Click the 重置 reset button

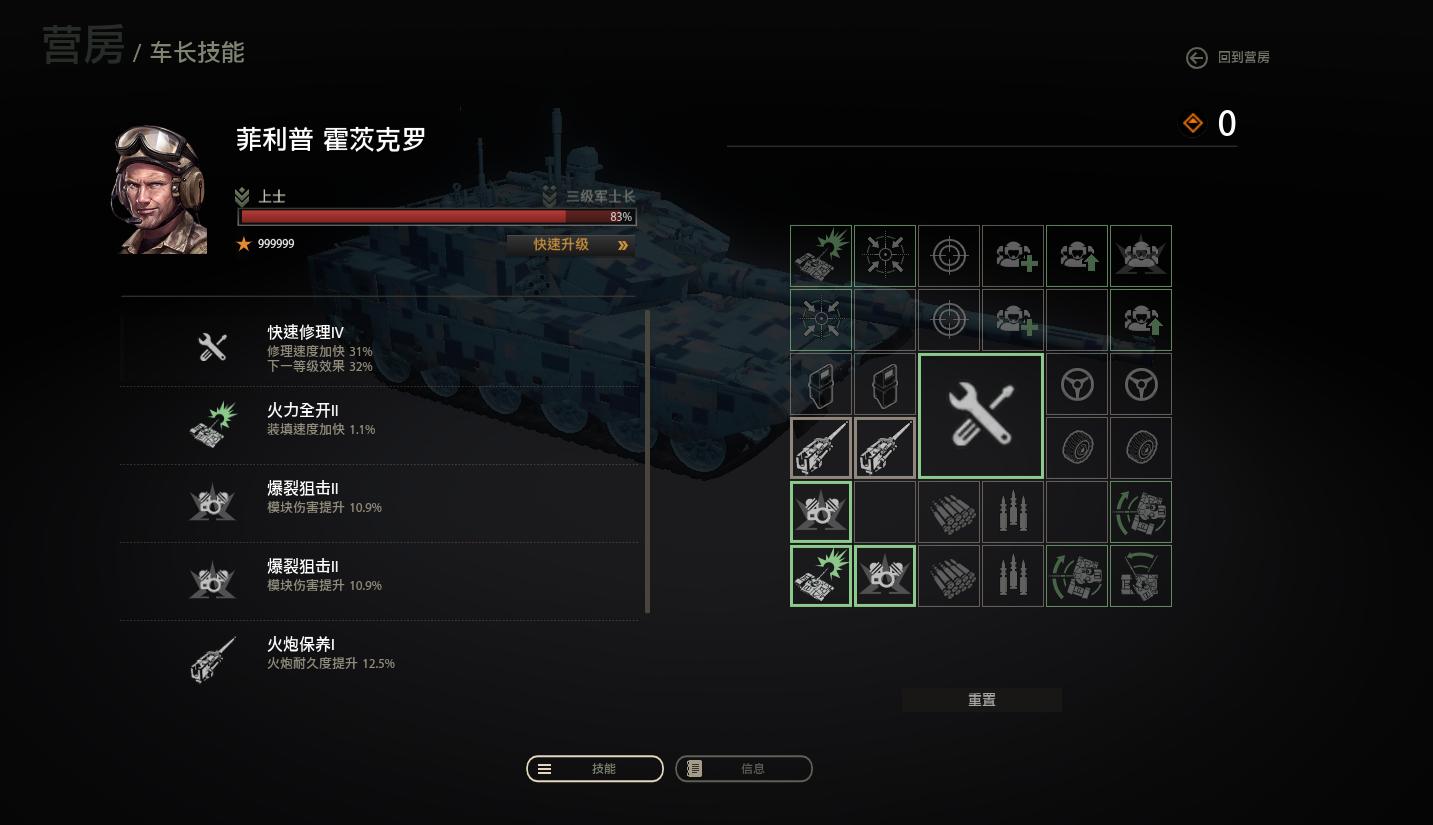point(981,699)
